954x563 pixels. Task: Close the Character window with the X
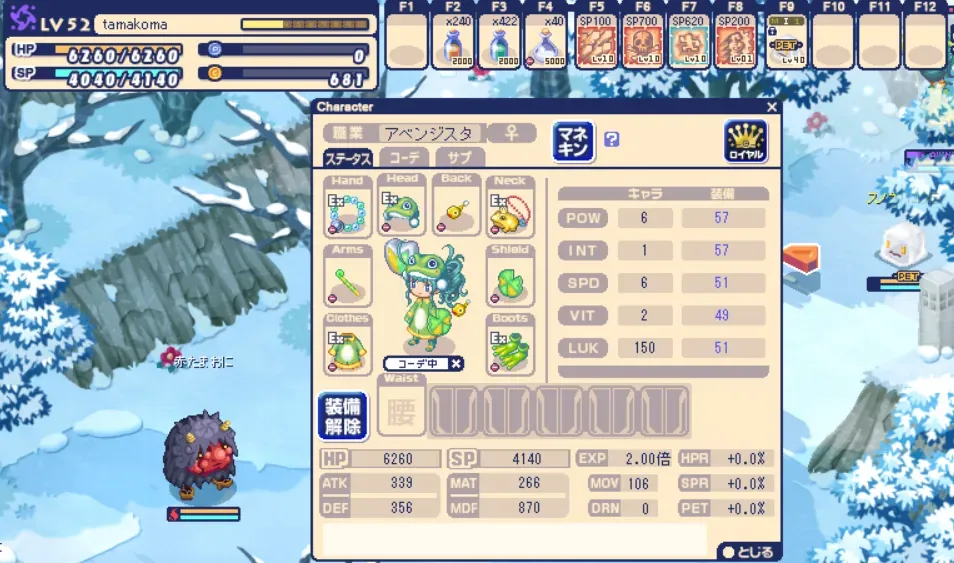(771, 107)
